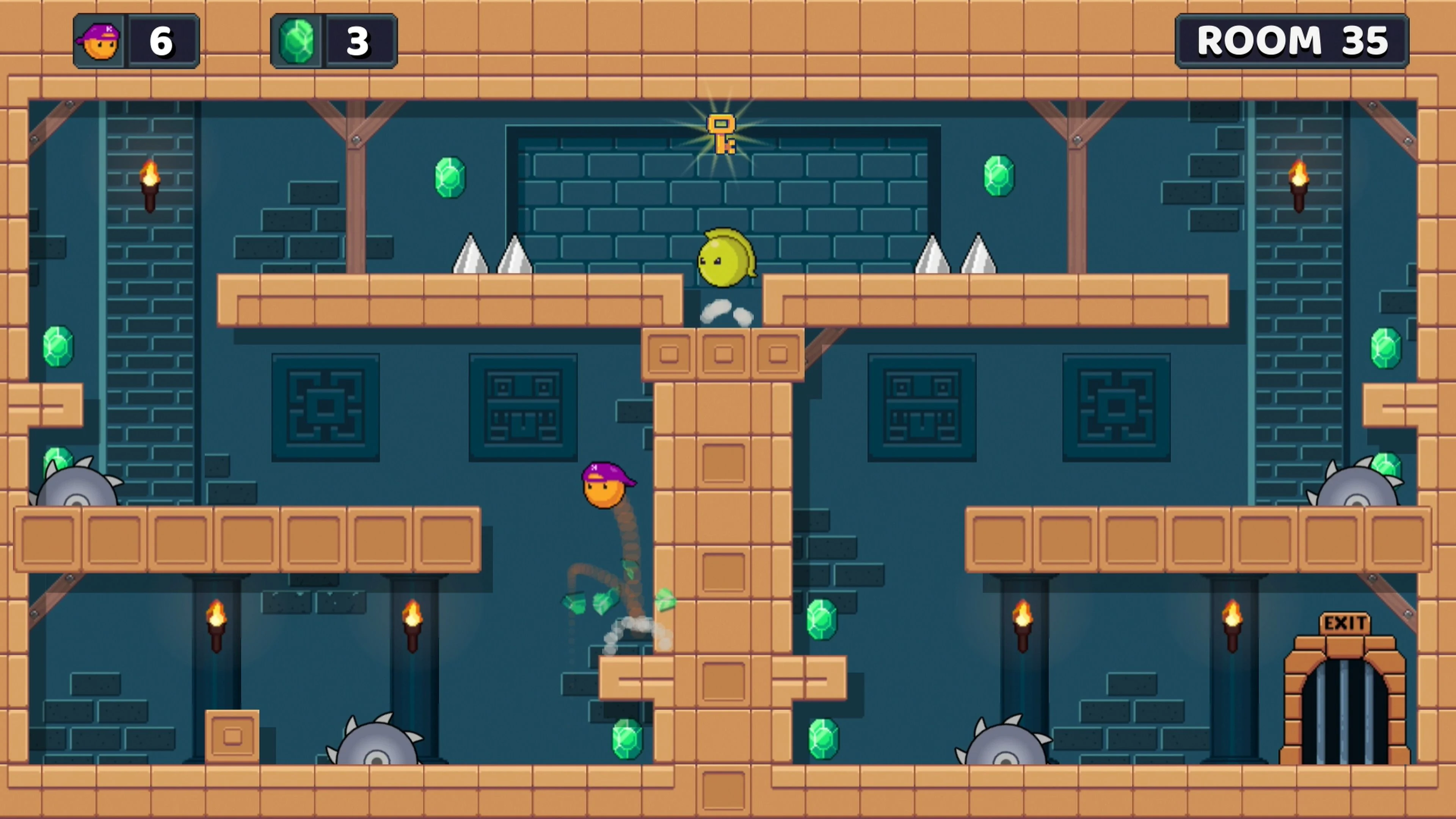Click the torch beside the exit door

tap(1232, 624)
